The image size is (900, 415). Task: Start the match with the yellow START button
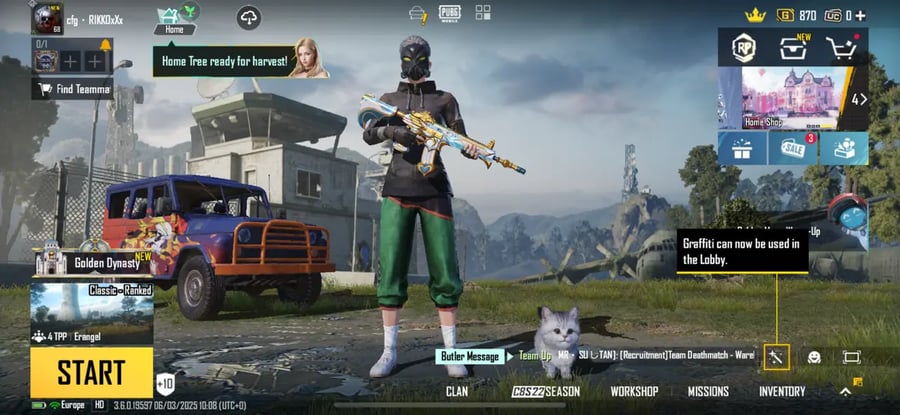[91, 372]
